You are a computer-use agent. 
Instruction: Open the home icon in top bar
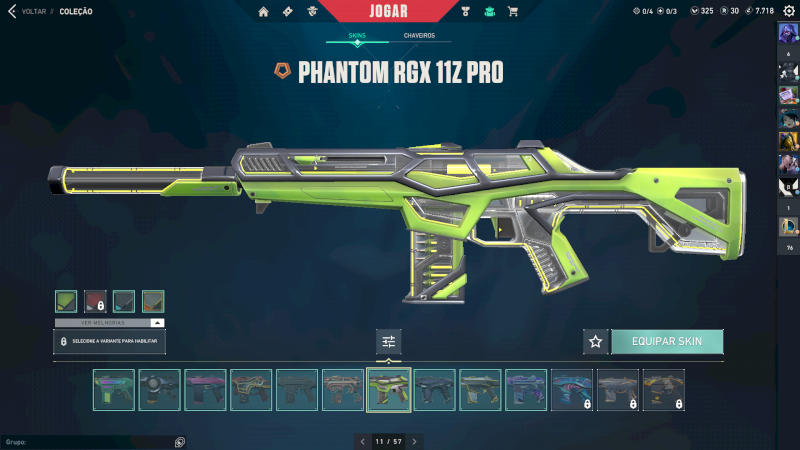(264, 11)
